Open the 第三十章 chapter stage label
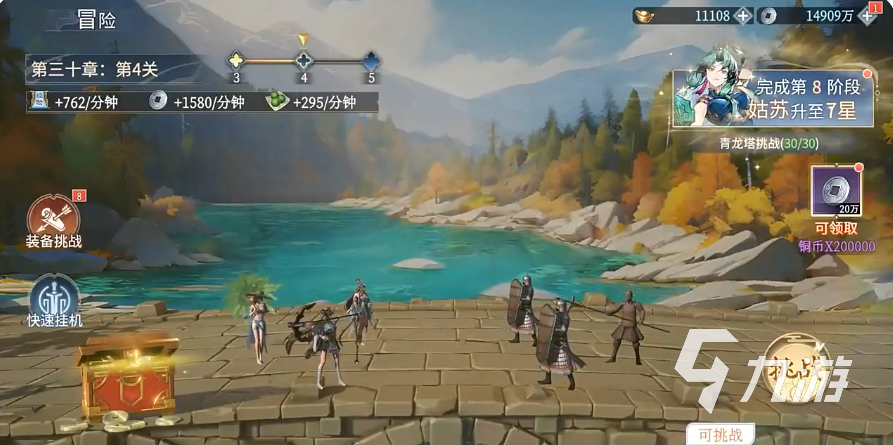893x445 pixels. tap(96, 70)
